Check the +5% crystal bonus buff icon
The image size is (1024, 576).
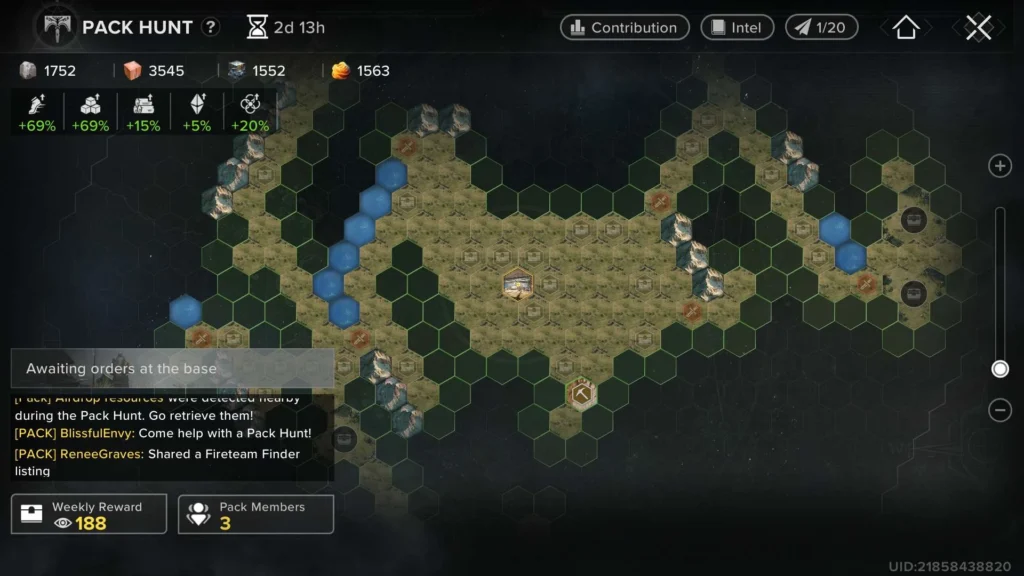coord(197,112)
